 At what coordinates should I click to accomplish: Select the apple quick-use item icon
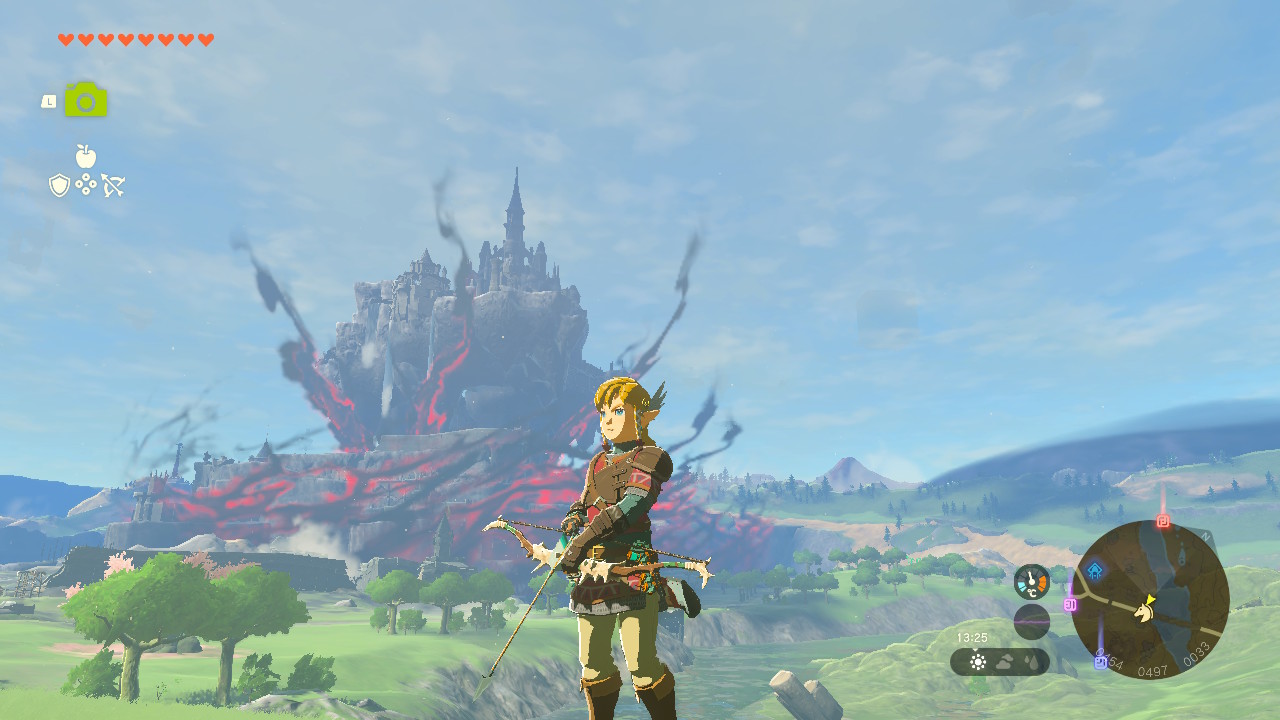tap(86, 156)
